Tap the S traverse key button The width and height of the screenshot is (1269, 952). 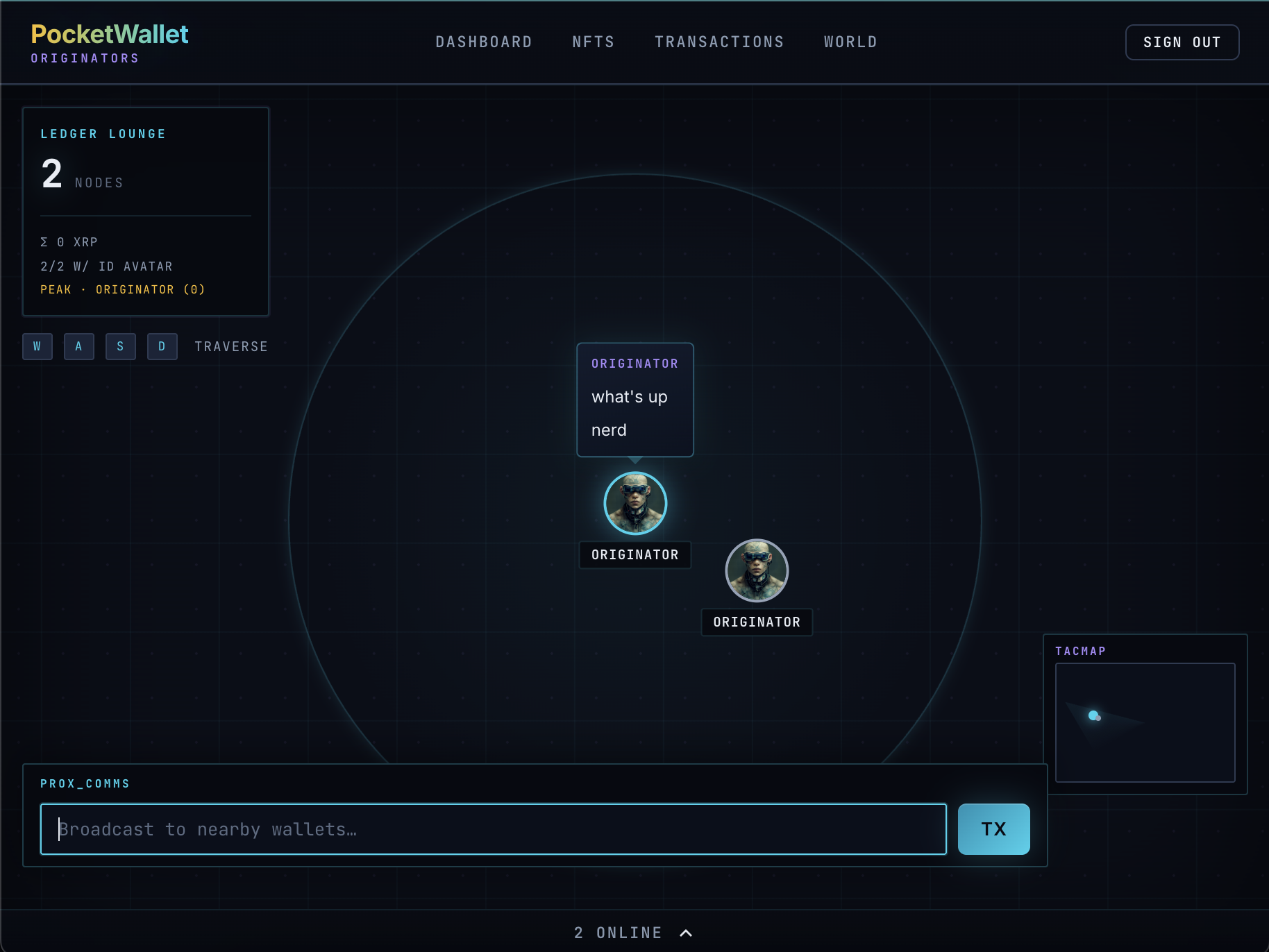[121, 346]
